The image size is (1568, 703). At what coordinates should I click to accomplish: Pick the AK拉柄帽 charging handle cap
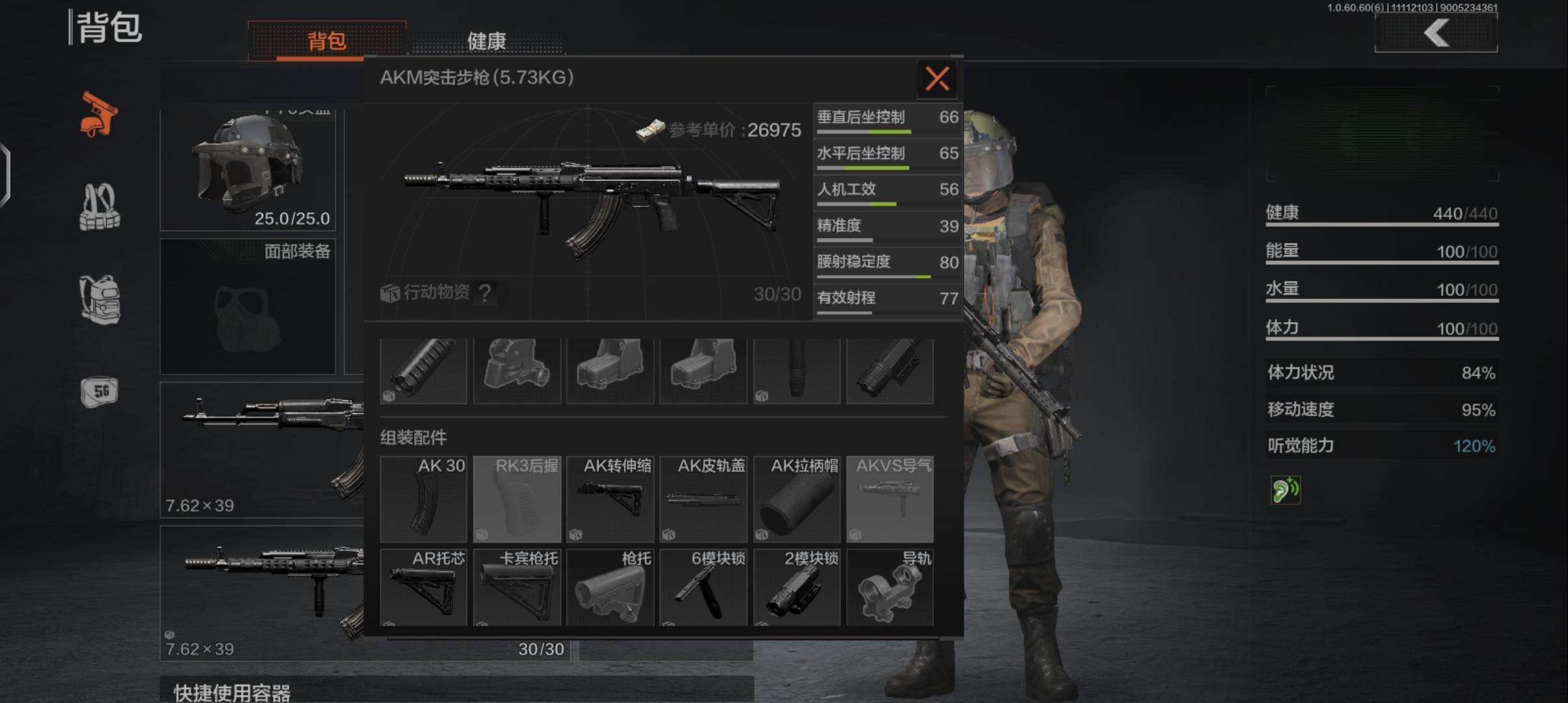pos(797,499)
